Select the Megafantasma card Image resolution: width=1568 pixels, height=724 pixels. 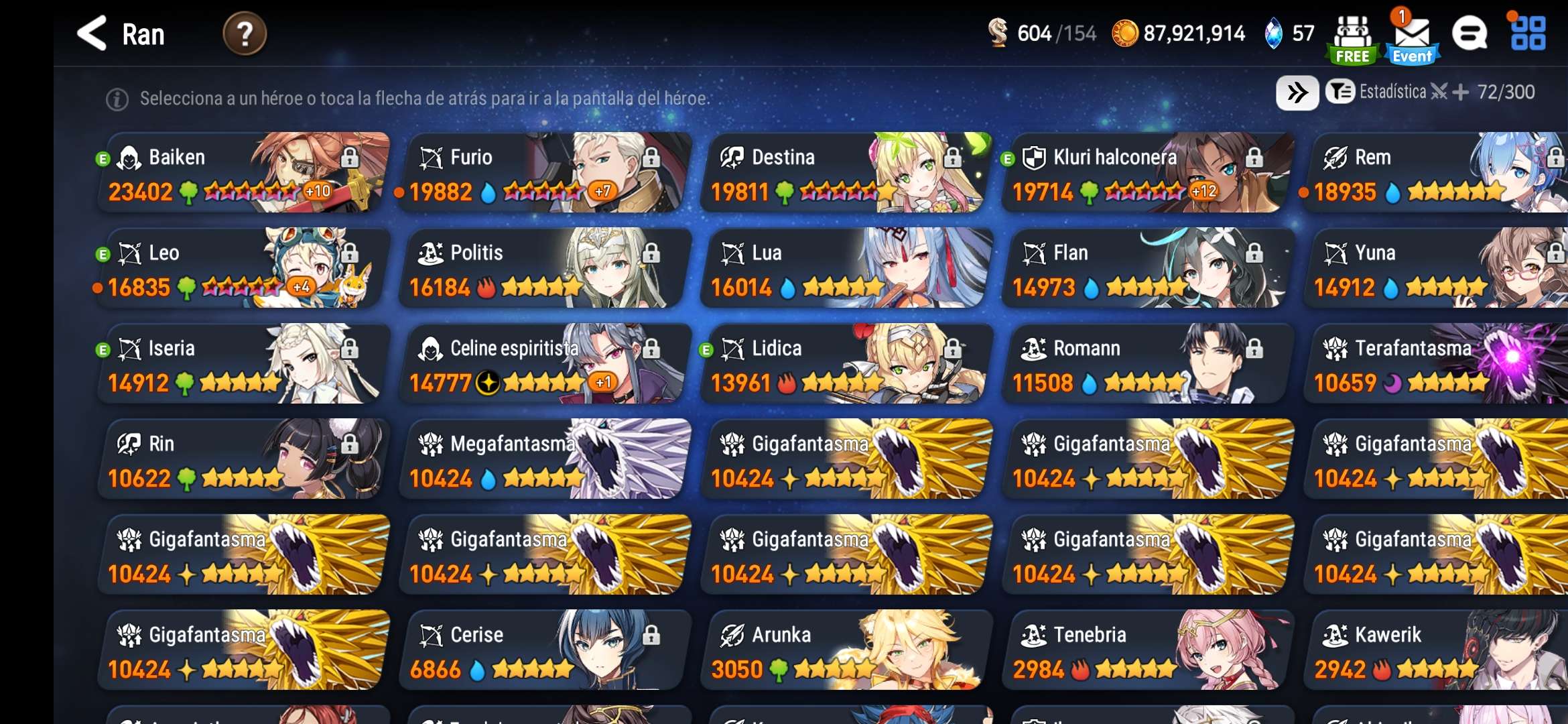544,459
